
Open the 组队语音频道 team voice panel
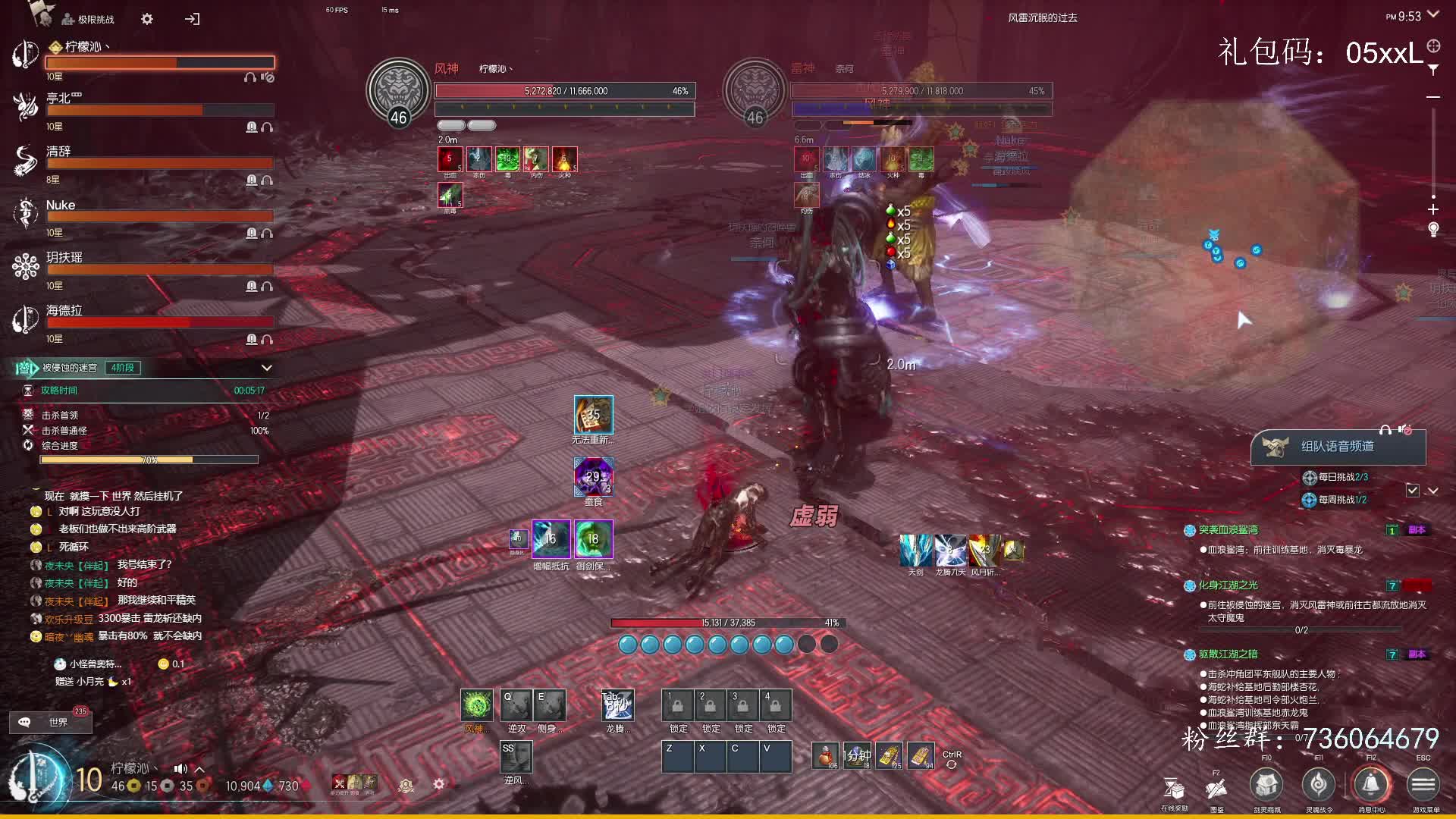tap(1337, 447)
